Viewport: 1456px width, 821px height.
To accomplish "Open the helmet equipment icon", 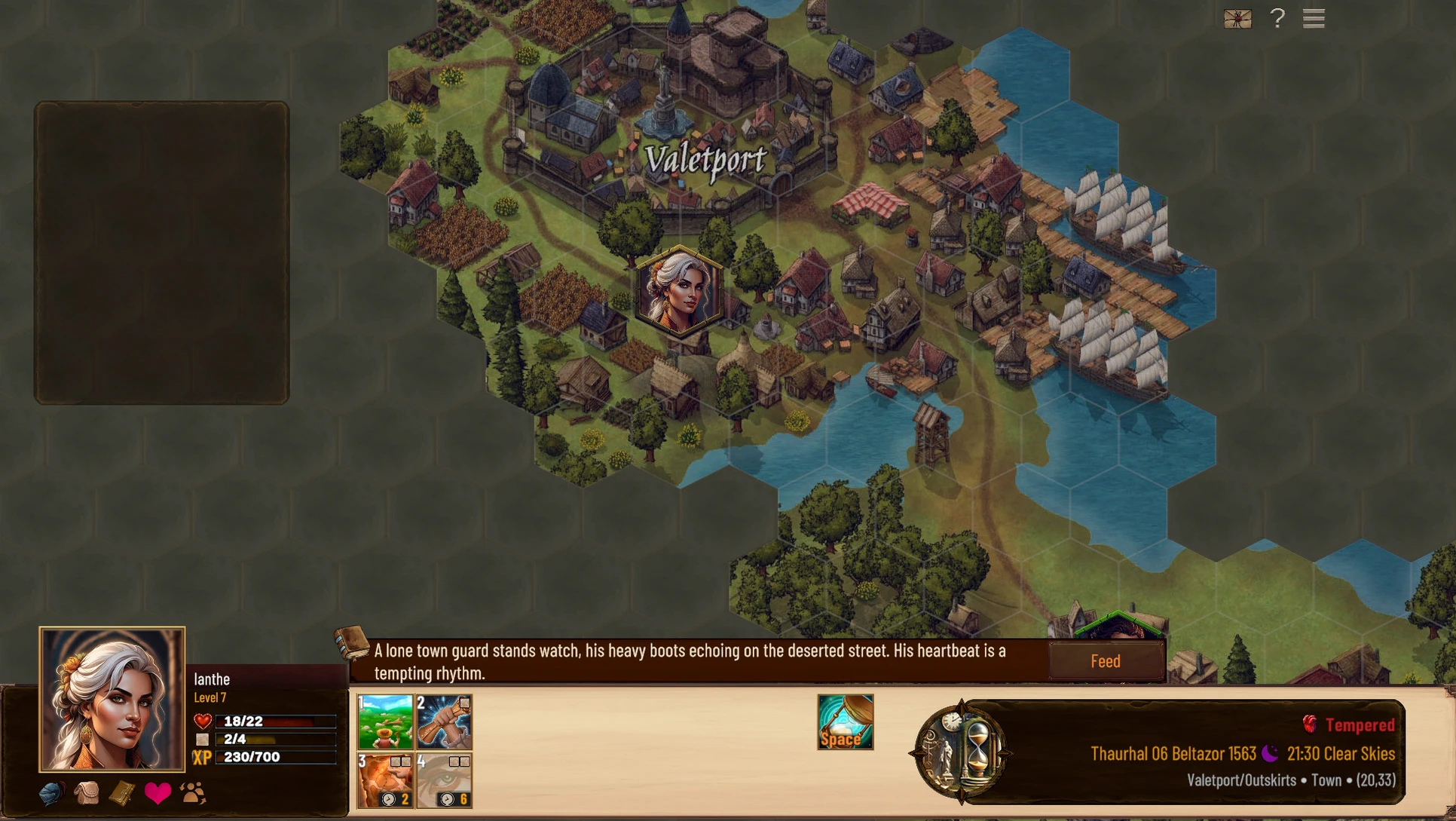I will (x=51, y=793).
